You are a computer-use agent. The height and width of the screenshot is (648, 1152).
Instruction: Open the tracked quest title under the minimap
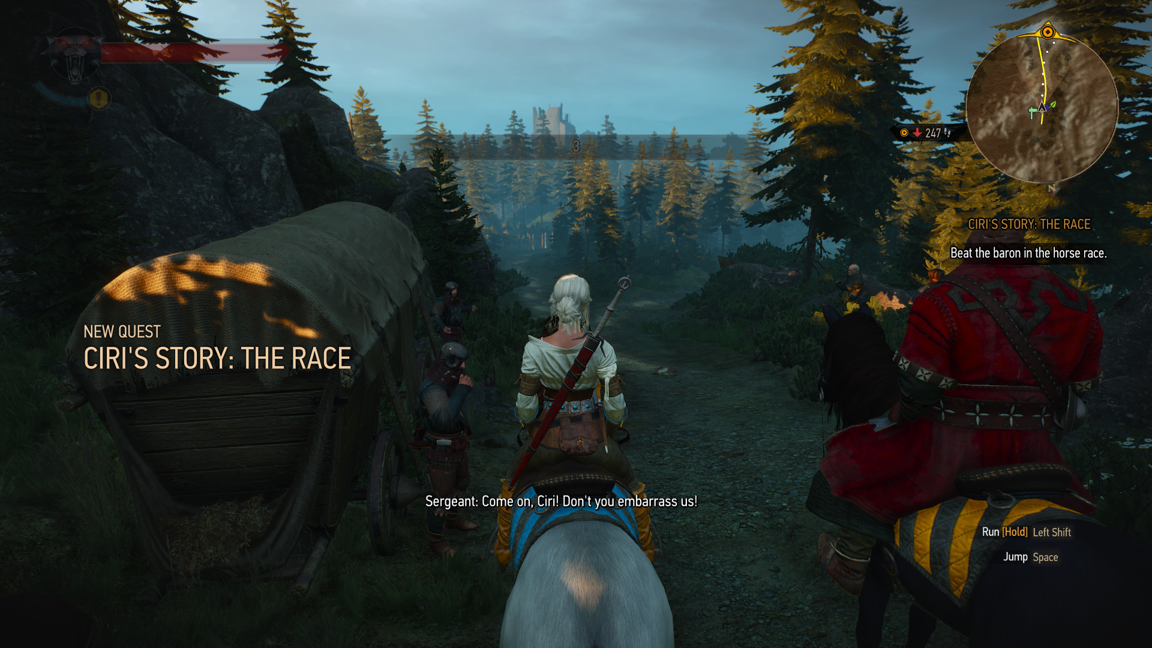(x=1029, y=225)
